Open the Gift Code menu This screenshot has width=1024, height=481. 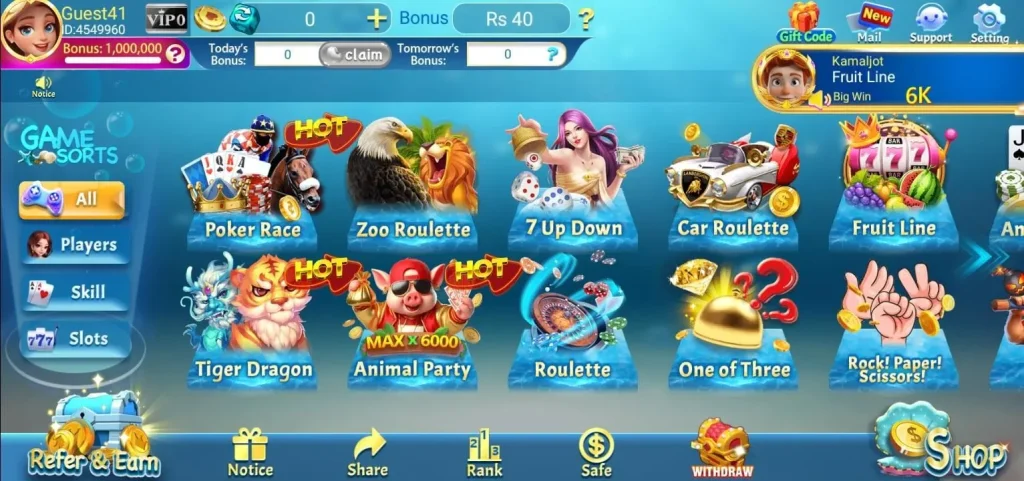805,22
